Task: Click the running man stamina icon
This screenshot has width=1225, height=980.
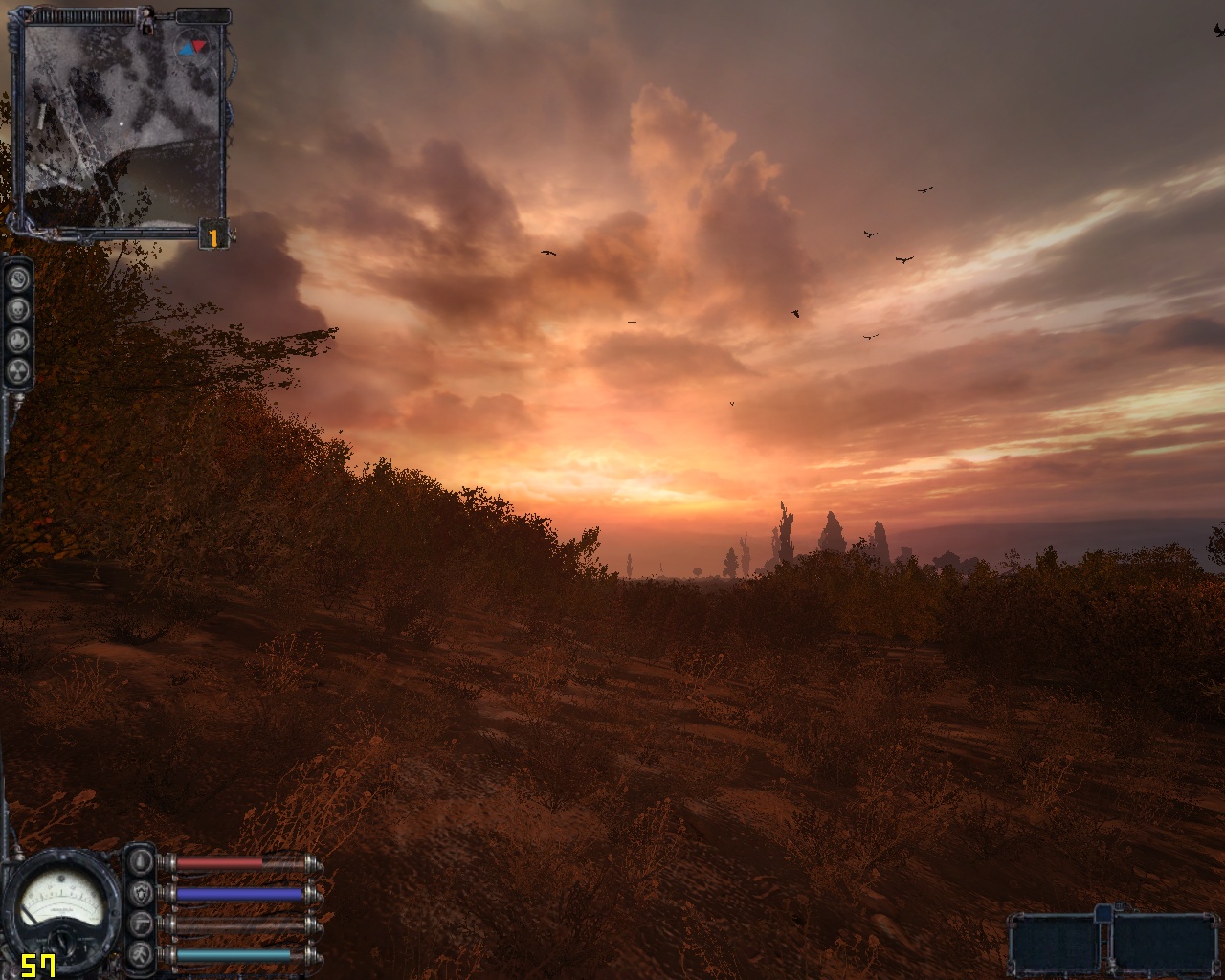Action: click(x=141, y=955)
